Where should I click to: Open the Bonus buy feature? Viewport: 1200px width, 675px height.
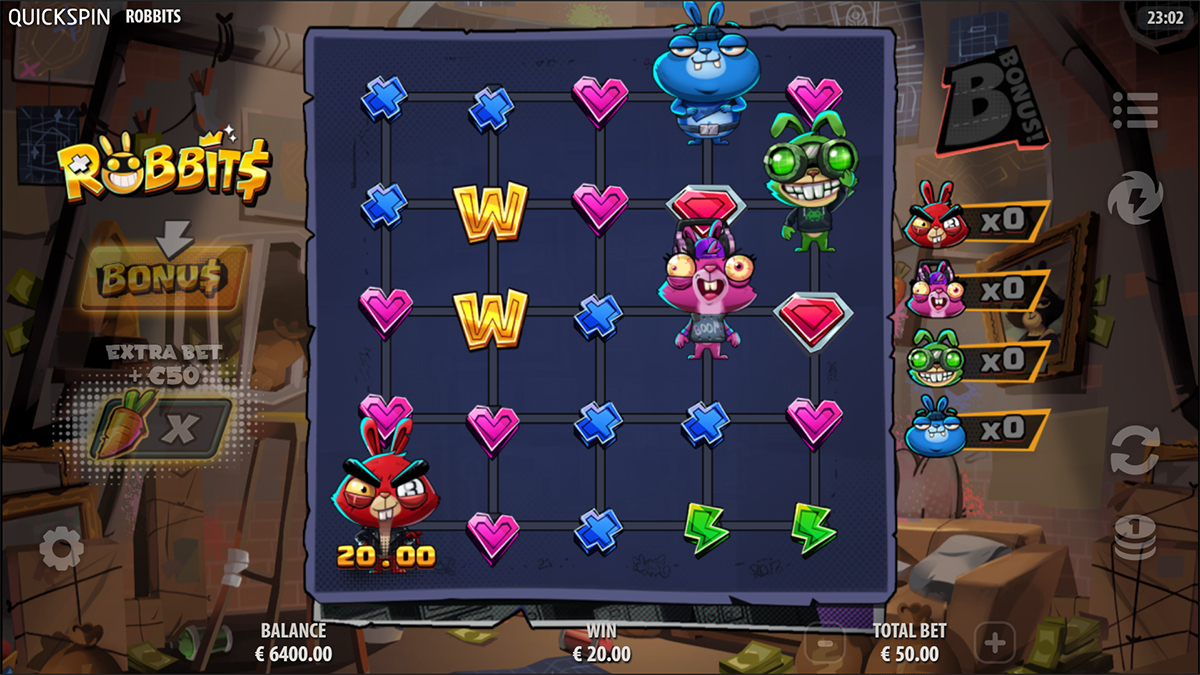[165, 280]
